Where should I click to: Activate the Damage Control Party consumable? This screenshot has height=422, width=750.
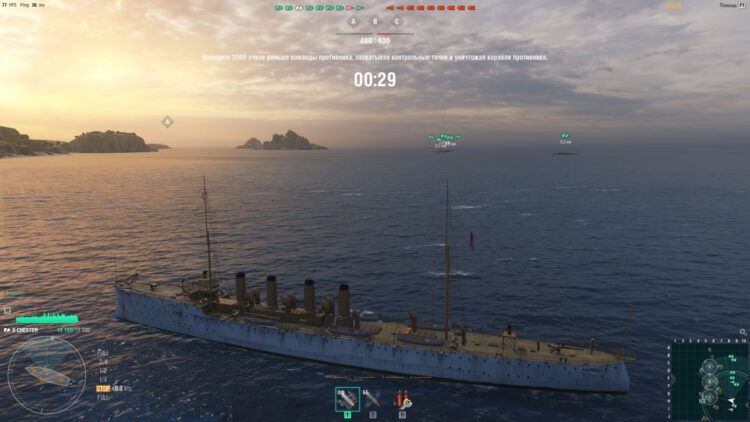pyautogui.click(x=402, y=399)
